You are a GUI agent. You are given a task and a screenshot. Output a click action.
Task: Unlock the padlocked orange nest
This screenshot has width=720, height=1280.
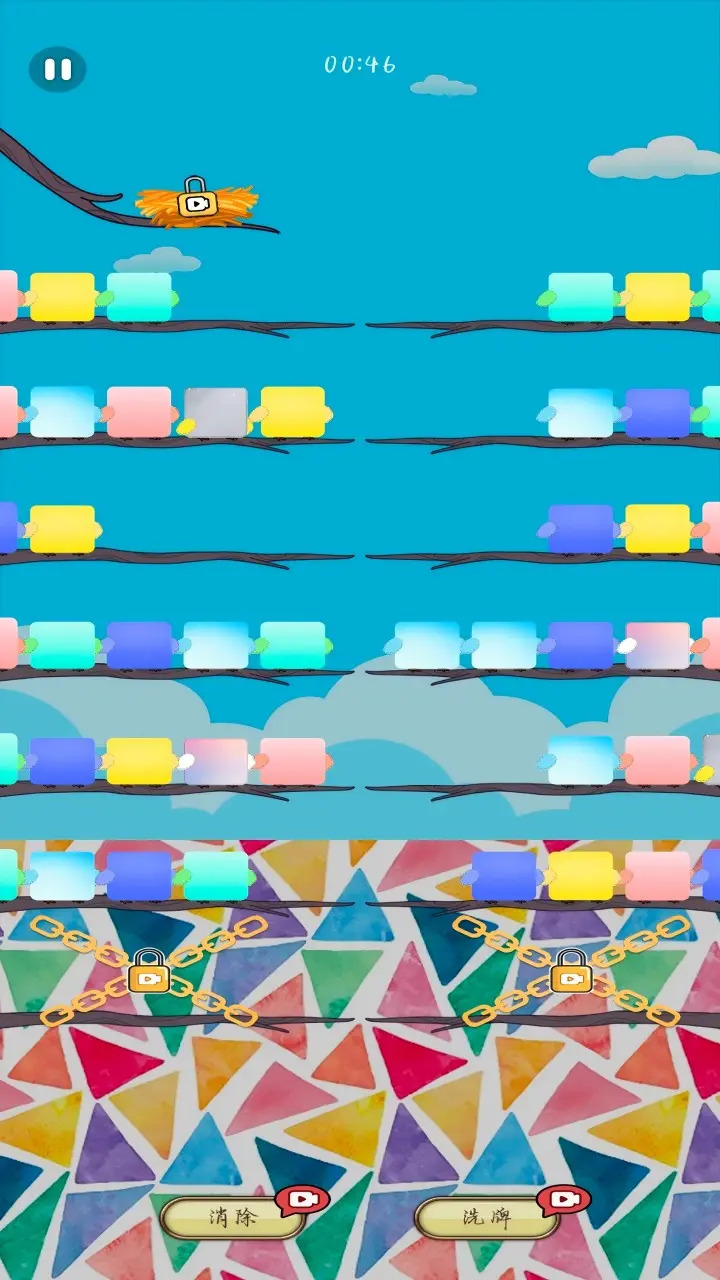[197, 198]
